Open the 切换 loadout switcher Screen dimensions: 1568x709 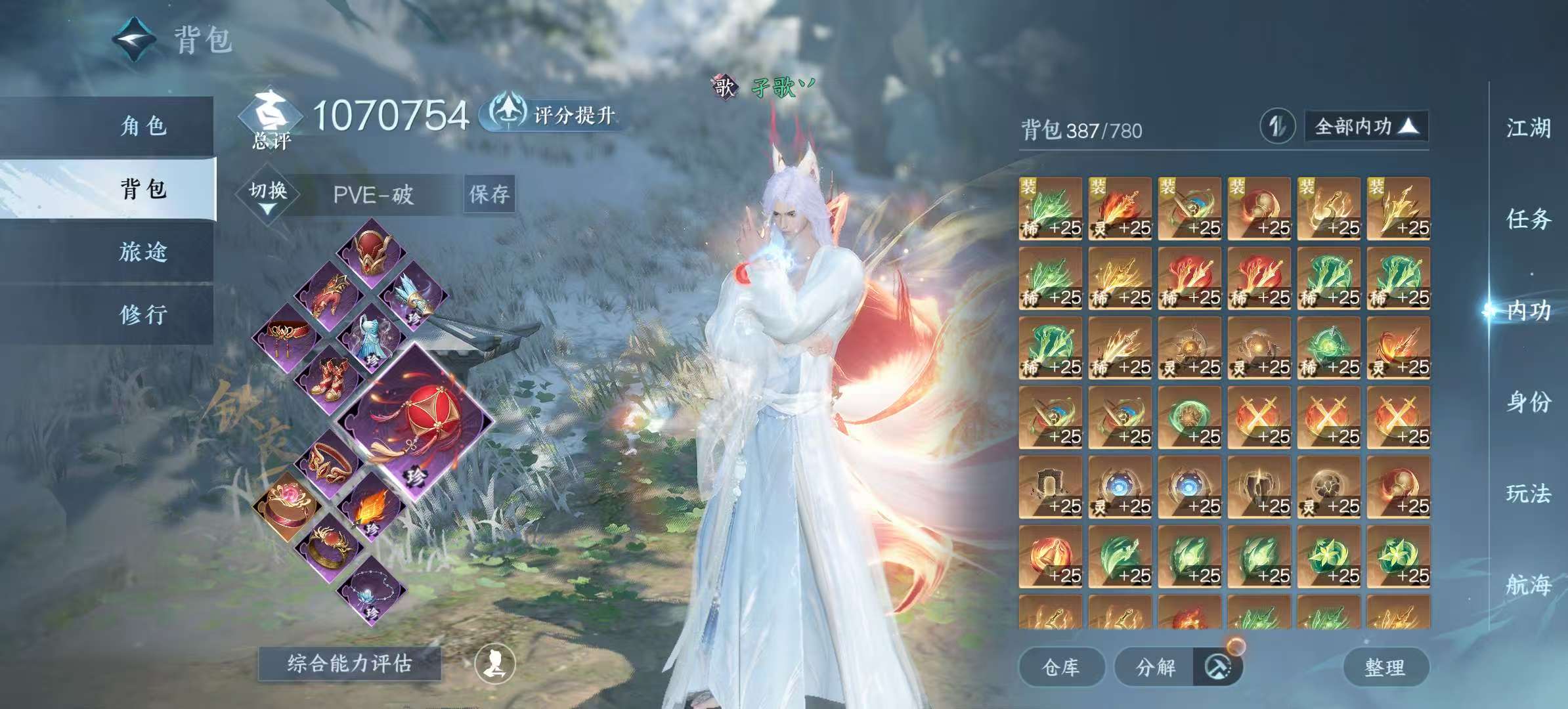(x=268, y=194)
